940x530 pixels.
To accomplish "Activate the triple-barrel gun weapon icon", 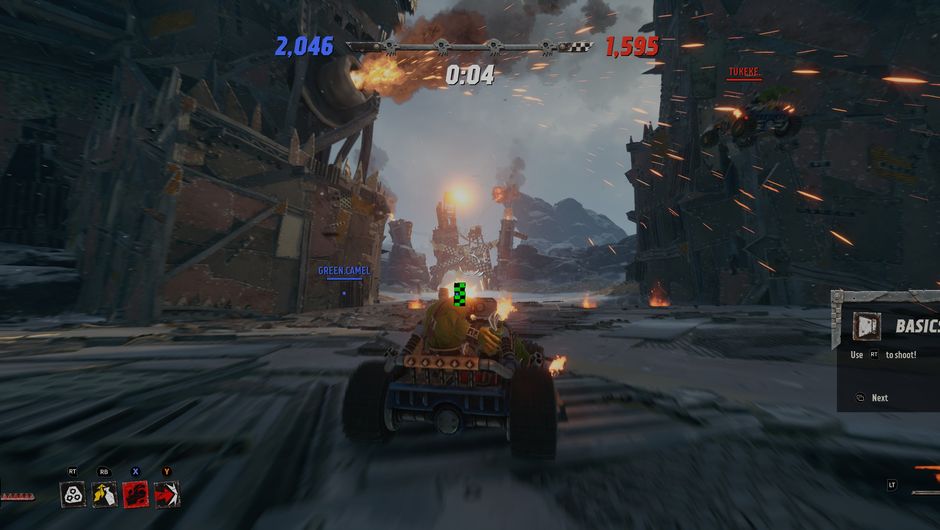I will click(73, 493).
